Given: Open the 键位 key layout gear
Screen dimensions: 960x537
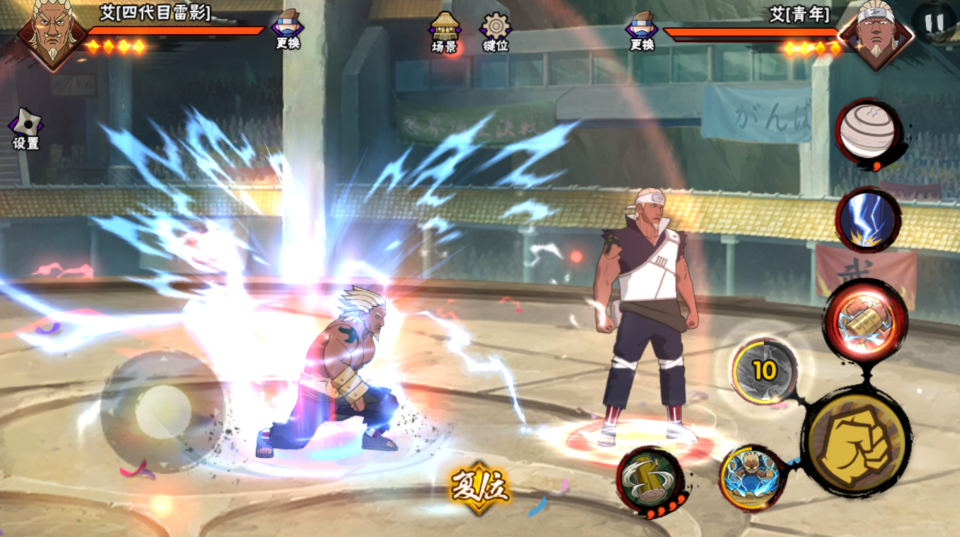Looking at the screenshot, I should click(x=495, y=31).
